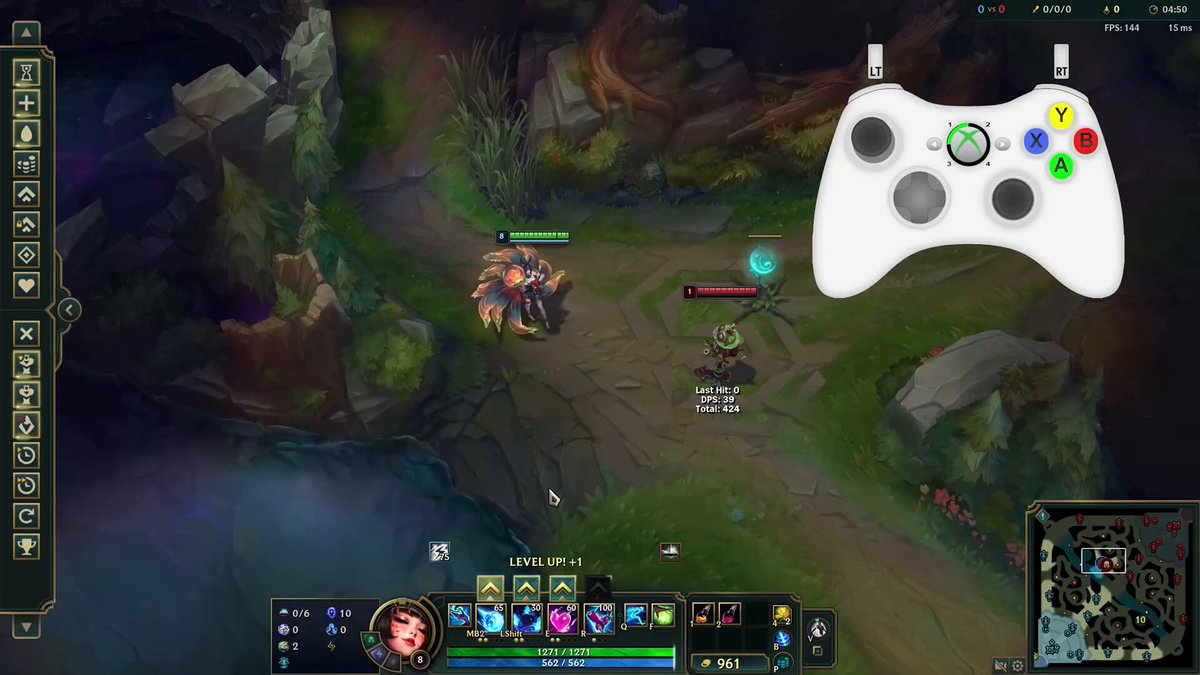Viewport: 1200px width, 675px height.
Task: Click the heart icon in practice tool panel
Action: (27, 285)
